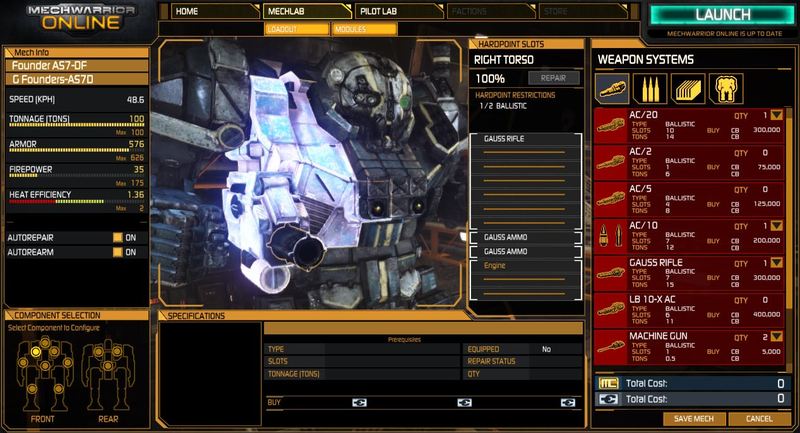Select the installed Gauss Rifle hardpoint slot

click(524, 138)
